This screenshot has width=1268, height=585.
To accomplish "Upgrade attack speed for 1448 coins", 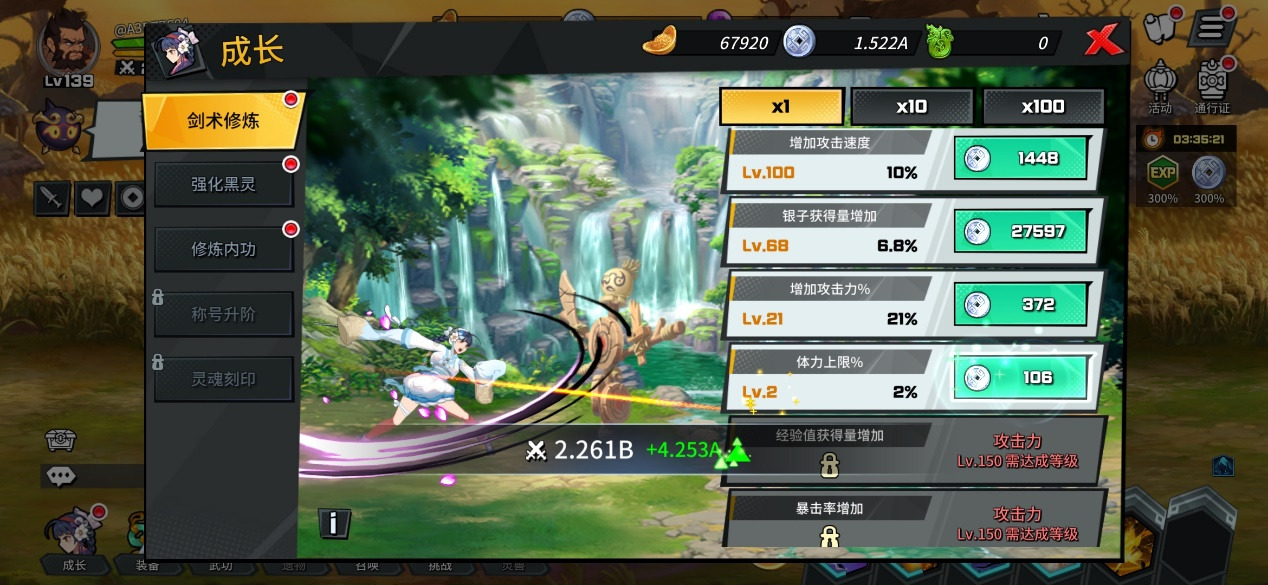I will click(x=1018, y=158).
